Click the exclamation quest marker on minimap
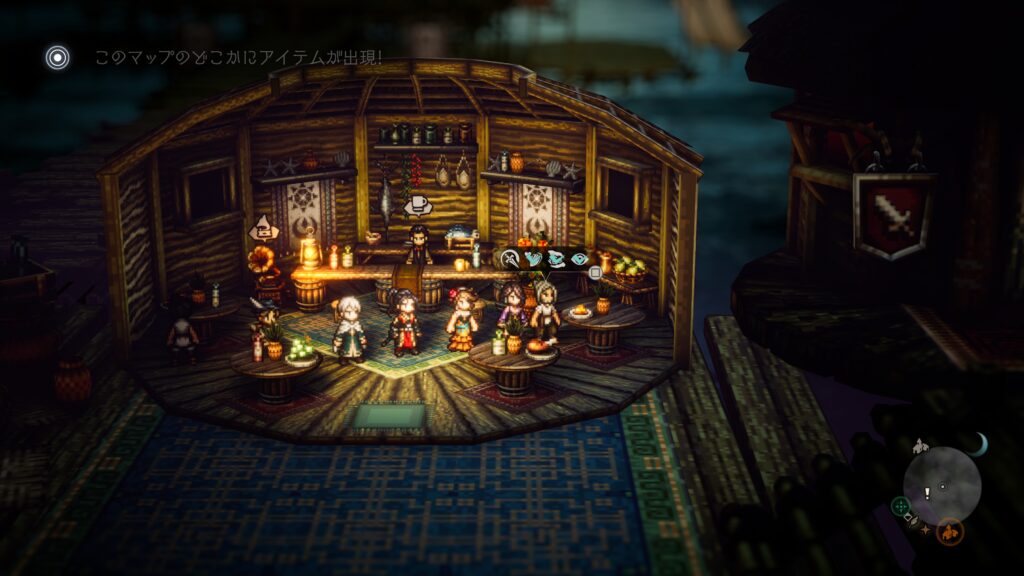Viewport: 1024px width, 576px height. coord(927,492)
